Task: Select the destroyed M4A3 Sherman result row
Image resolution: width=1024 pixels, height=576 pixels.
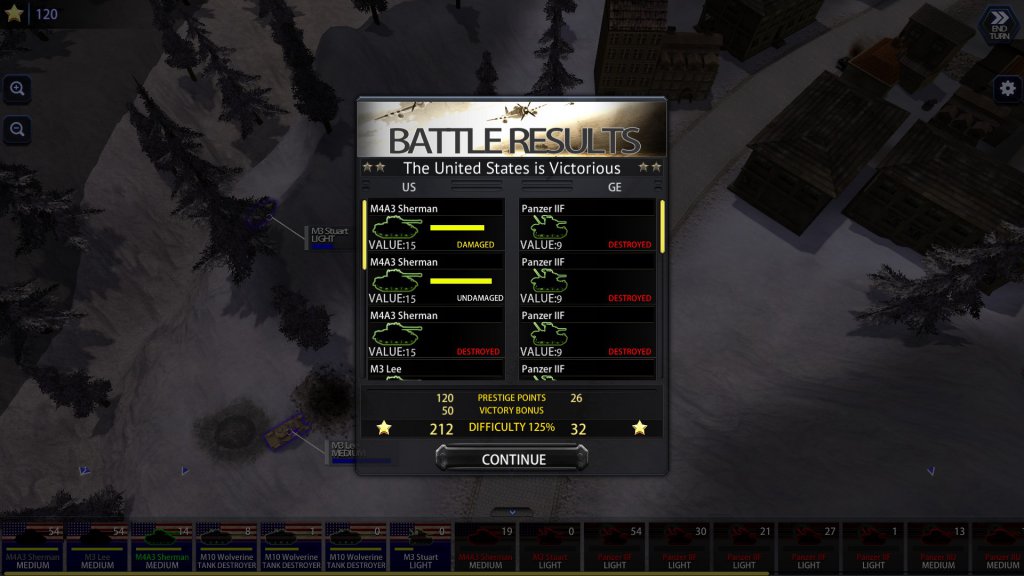Action: [434, 333]
